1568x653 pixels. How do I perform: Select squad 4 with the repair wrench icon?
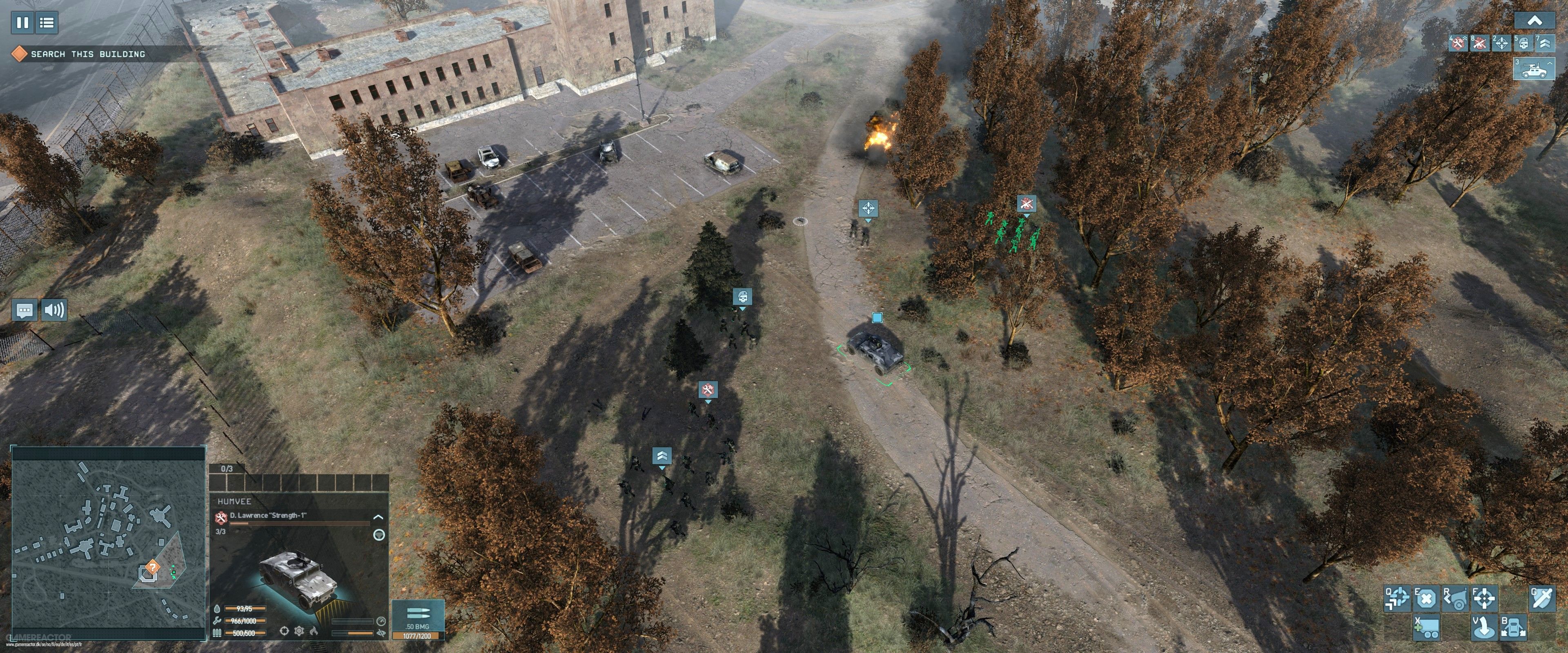click(x=1459, y=43)
